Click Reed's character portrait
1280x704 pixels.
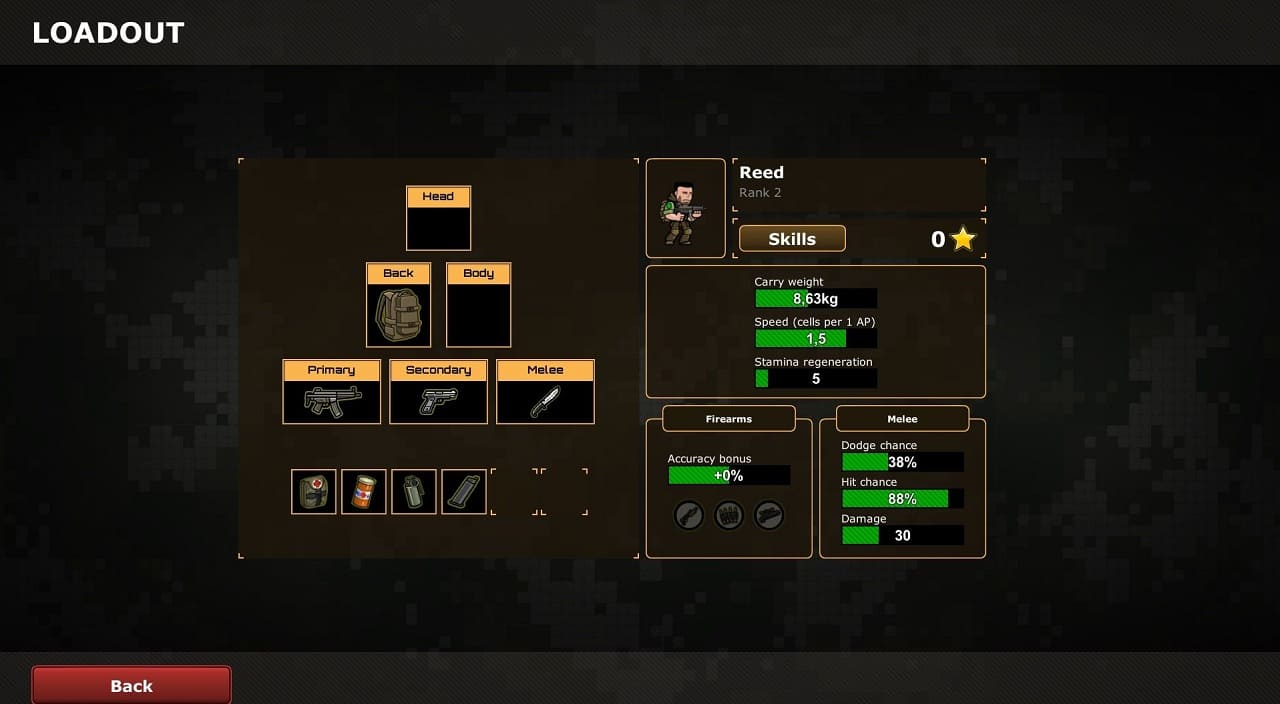point(685,208)
